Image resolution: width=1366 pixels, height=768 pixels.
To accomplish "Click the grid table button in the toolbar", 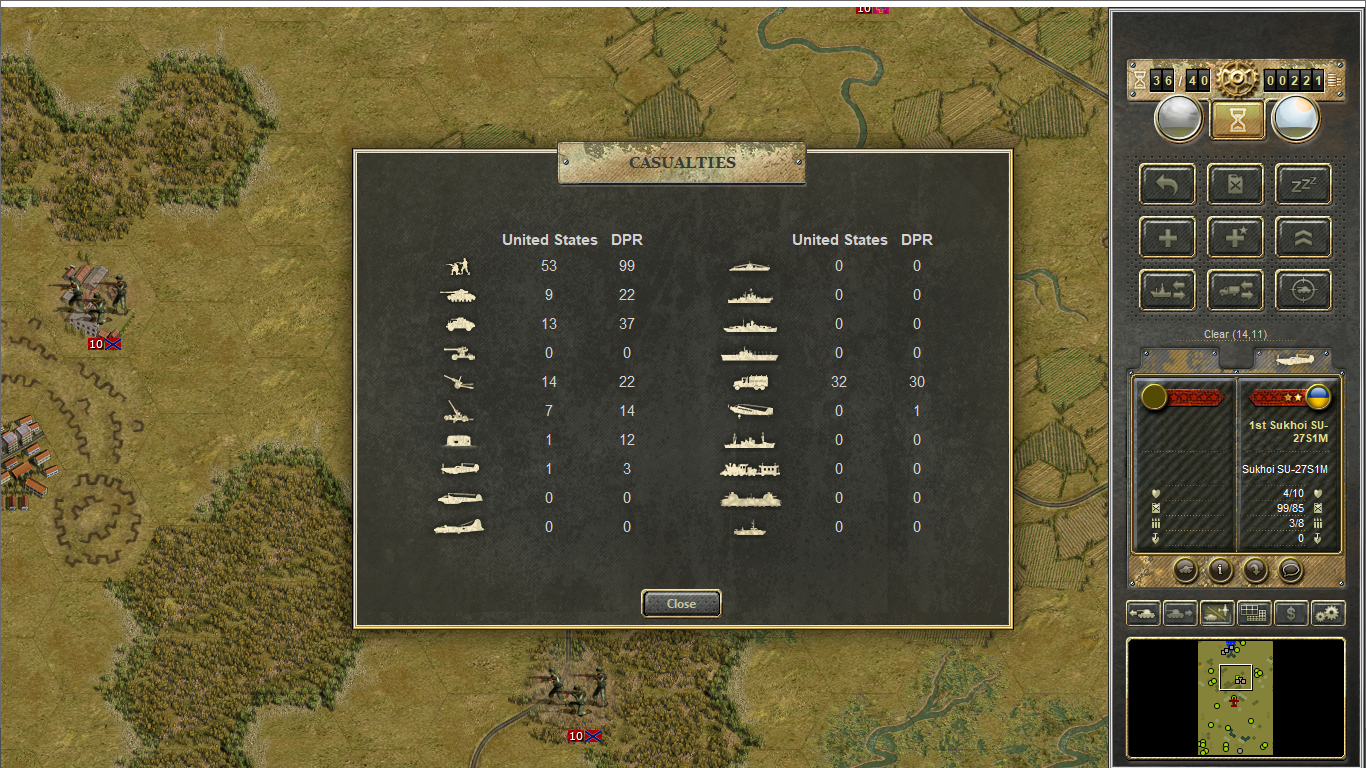I will click(1254, 613).
